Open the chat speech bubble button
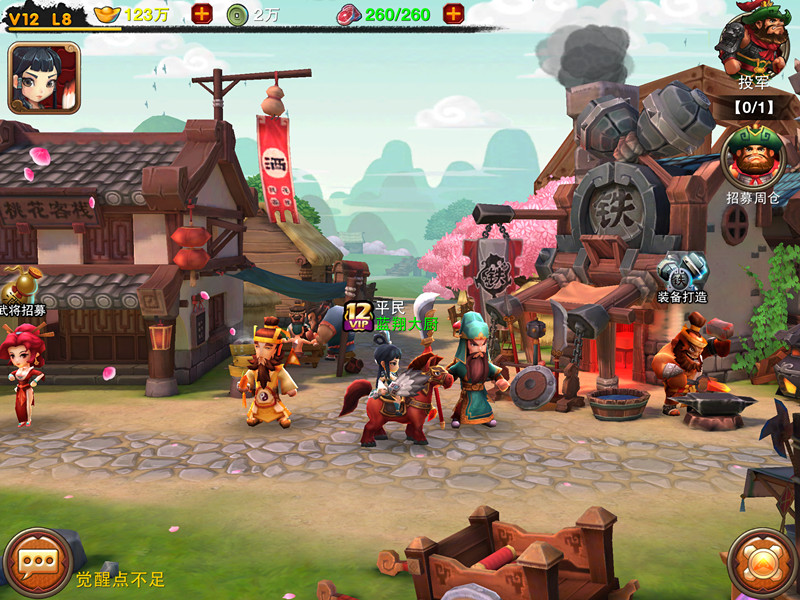This screenshot has width=800, height=600. tap(37, 563)
